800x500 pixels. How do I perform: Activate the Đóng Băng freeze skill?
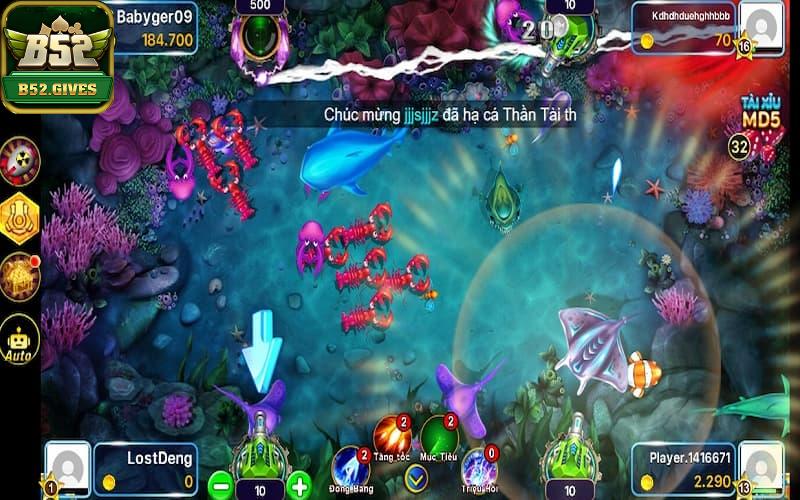[x=350, y=467]
